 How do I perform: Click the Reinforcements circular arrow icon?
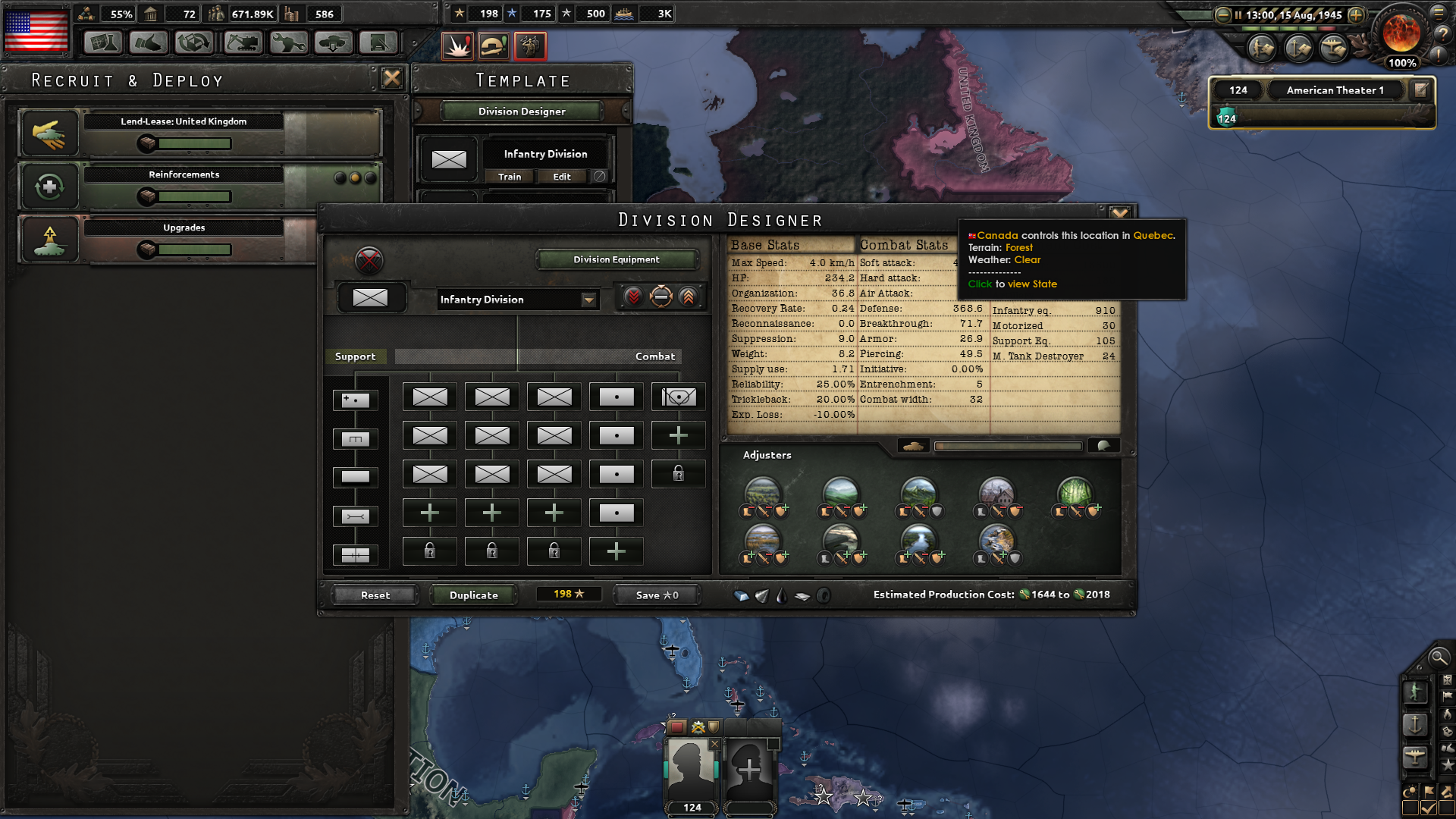[49, 187]
